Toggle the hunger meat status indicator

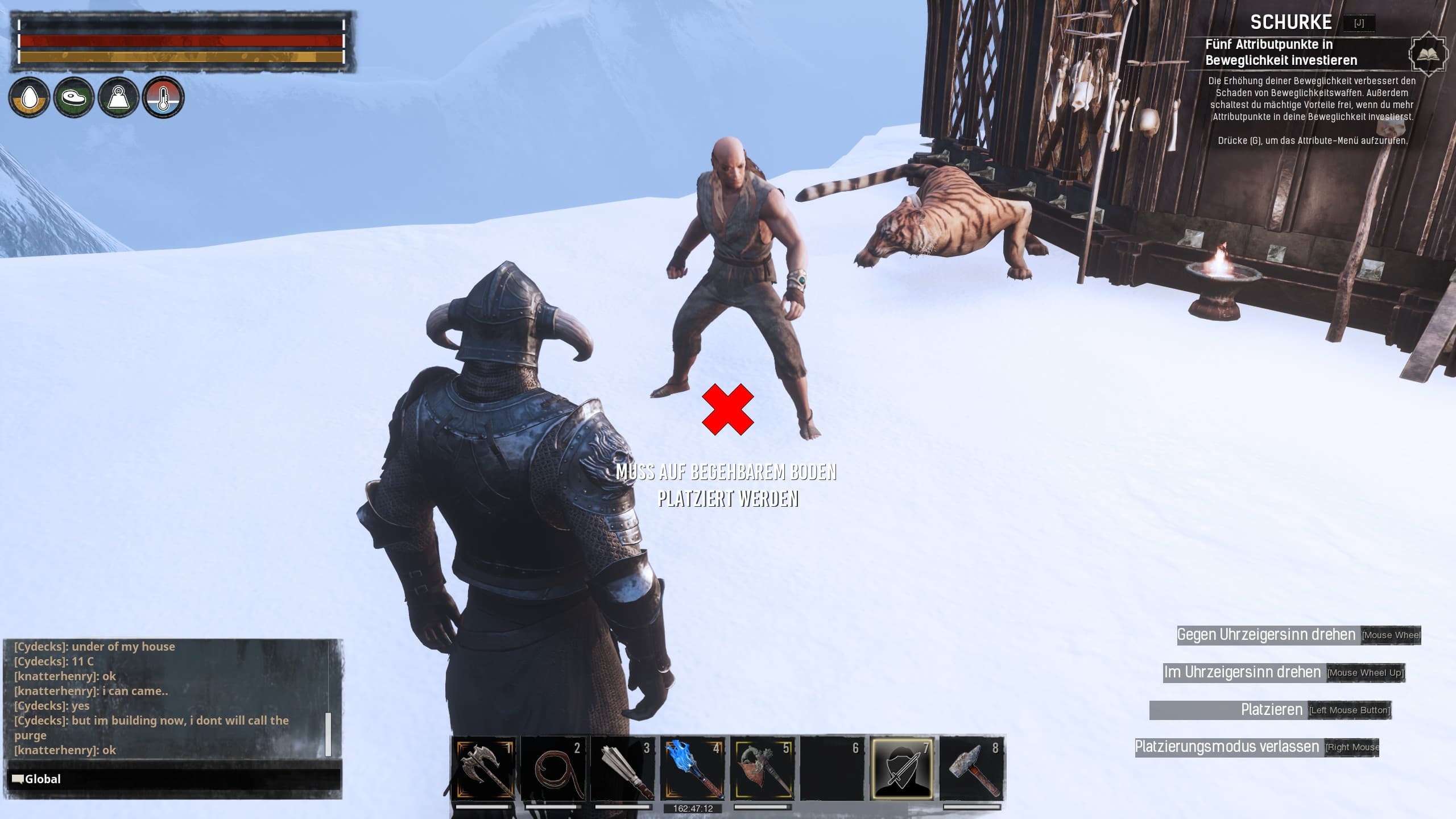tap(74, 97)
